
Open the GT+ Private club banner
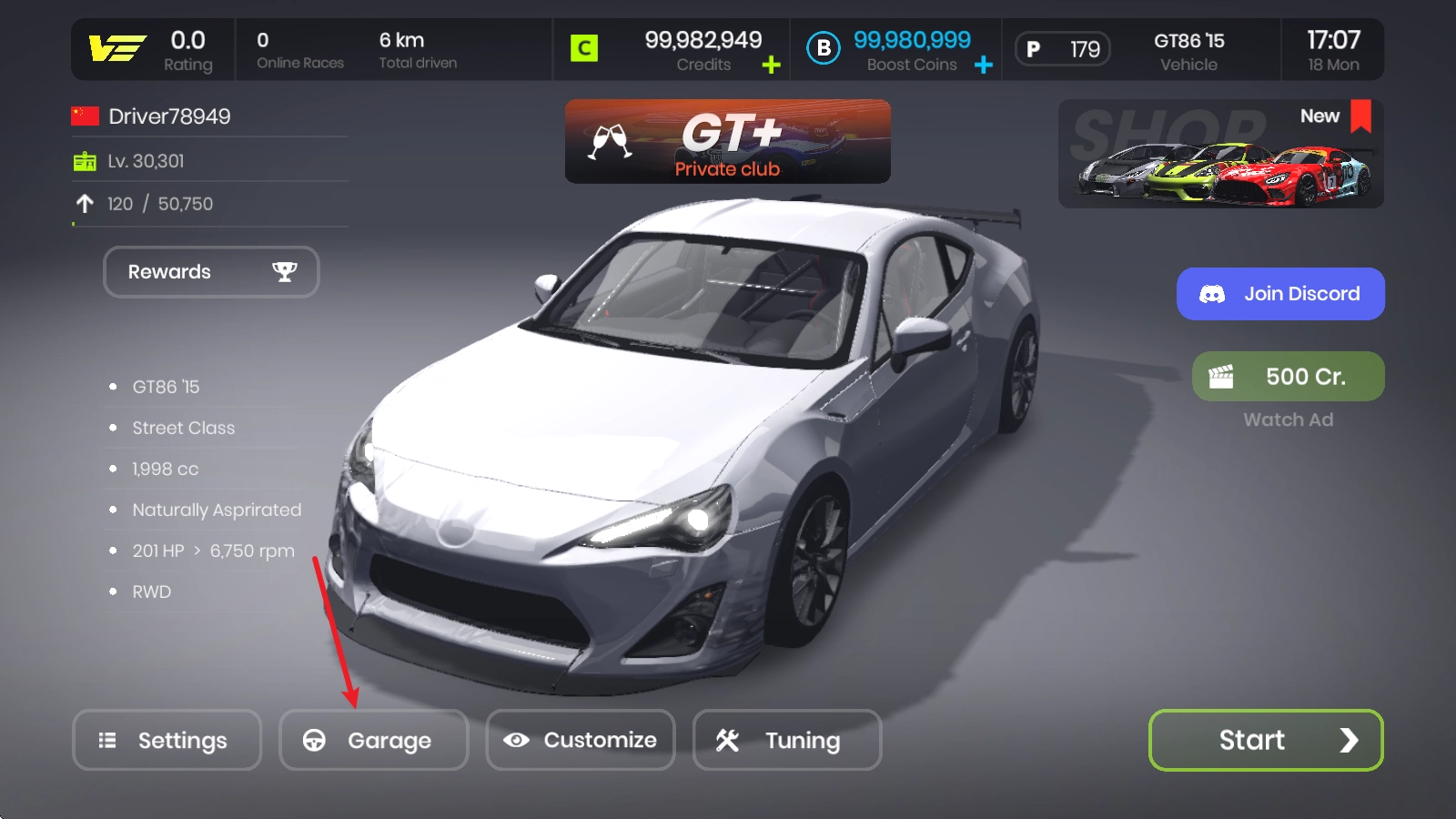(x=727, y=142)
